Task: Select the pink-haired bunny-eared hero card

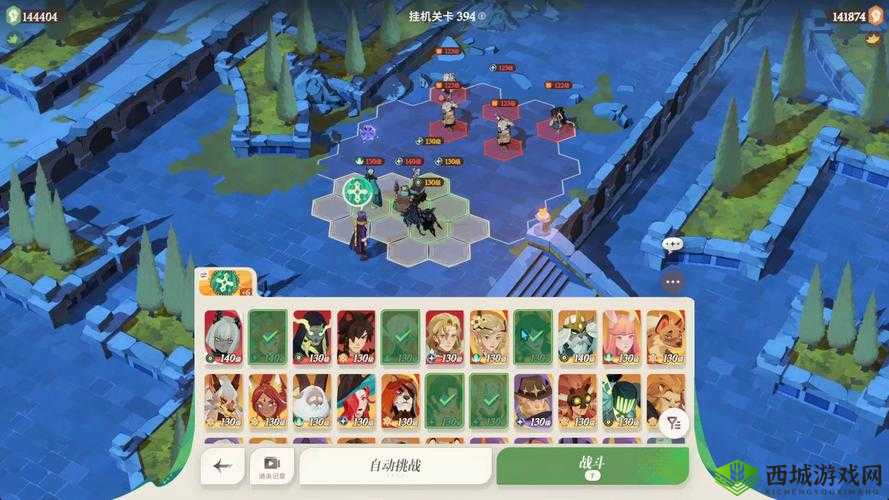Action: click(621, 336)
